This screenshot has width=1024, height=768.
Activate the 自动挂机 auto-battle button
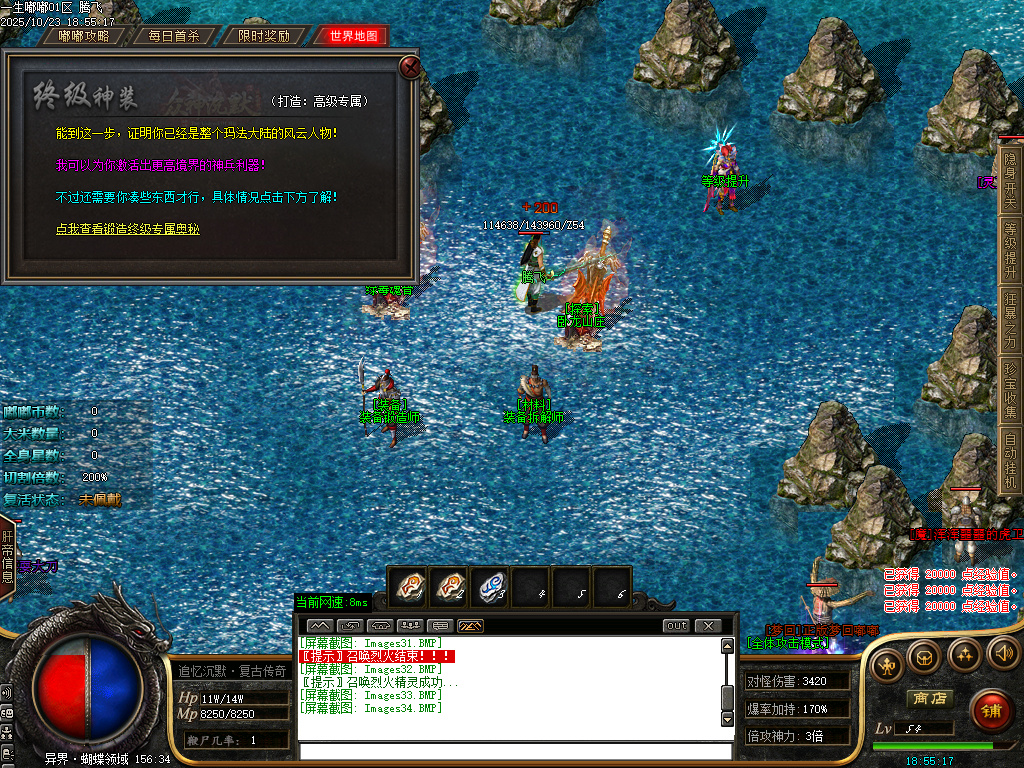tap(1010, 460)
